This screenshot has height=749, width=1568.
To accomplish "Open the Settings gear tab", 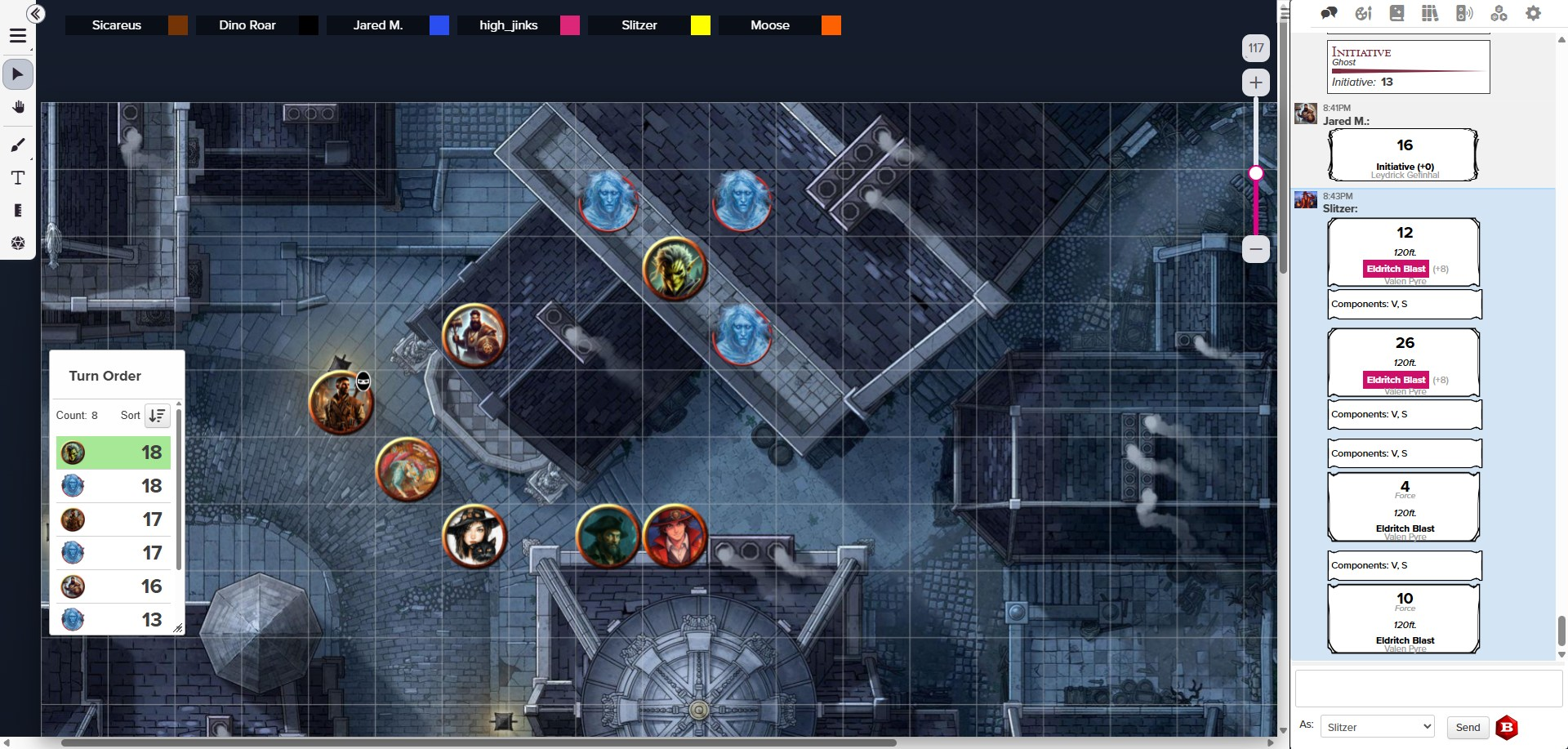I will tap(1533, 13).
